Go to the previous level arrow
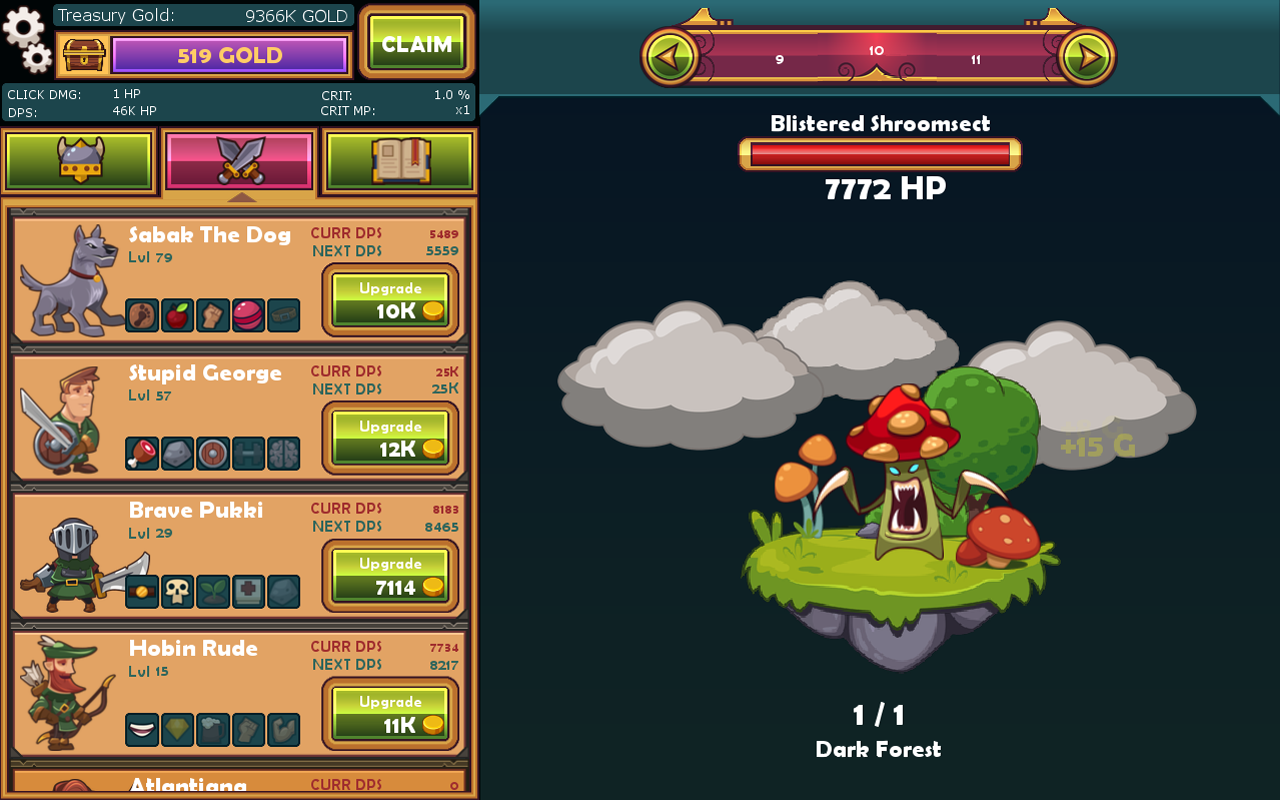This screenshot has width=1280, height=800. pos(670,56)
